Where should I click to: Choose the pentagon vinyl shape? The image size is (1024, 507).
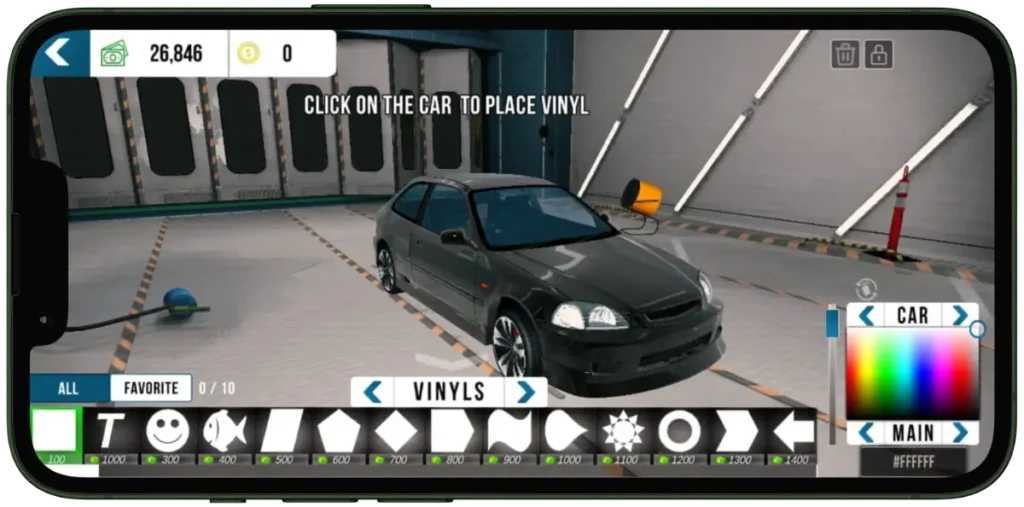[x=338, y=431]
